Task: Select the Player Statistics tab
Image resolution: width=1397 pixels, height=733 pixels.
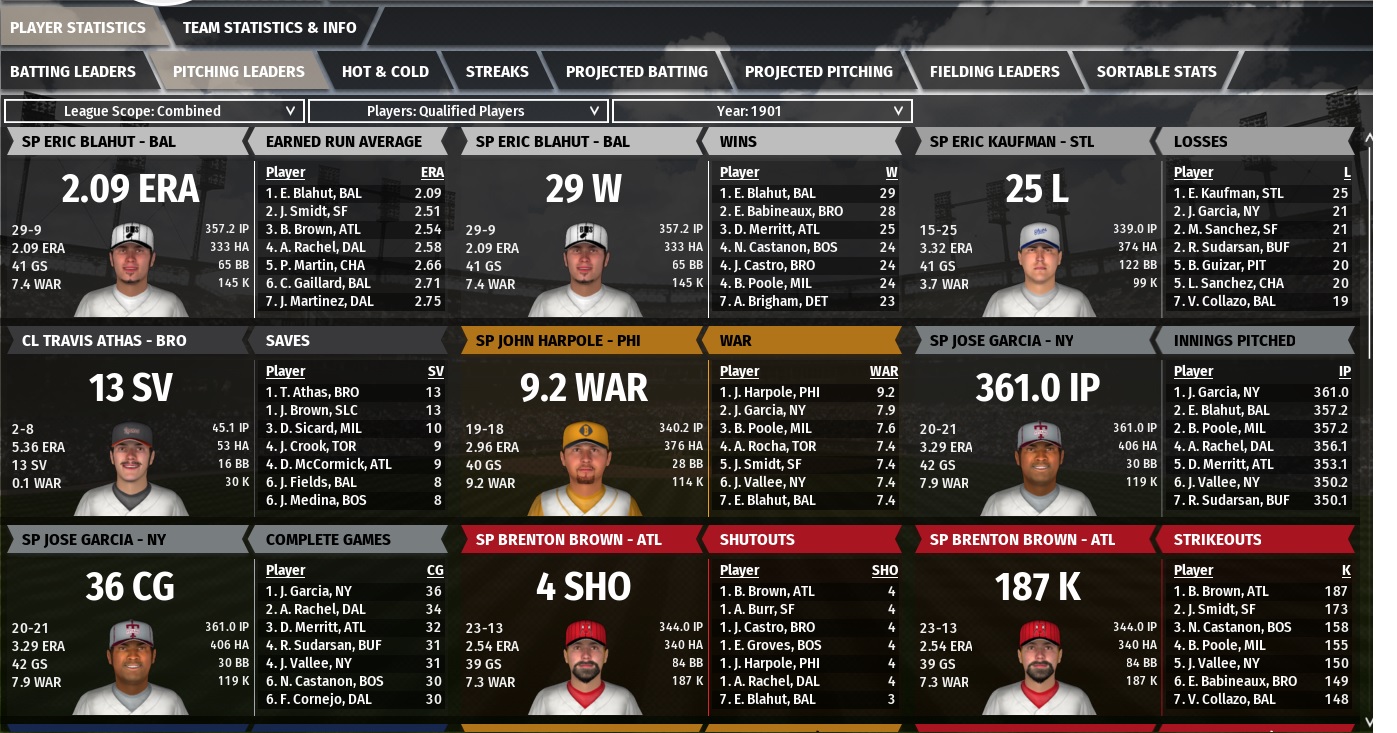Action: (77, 27)
